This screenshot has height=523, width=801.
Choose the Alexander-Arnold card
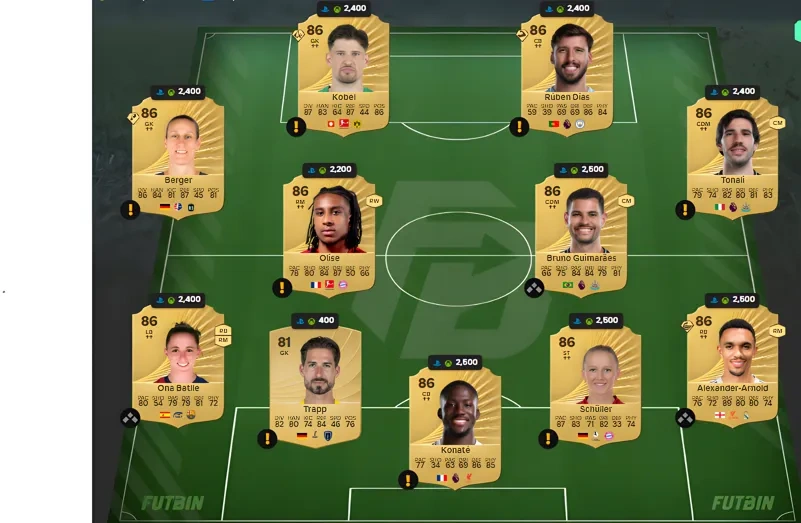[x=732, y=362]
